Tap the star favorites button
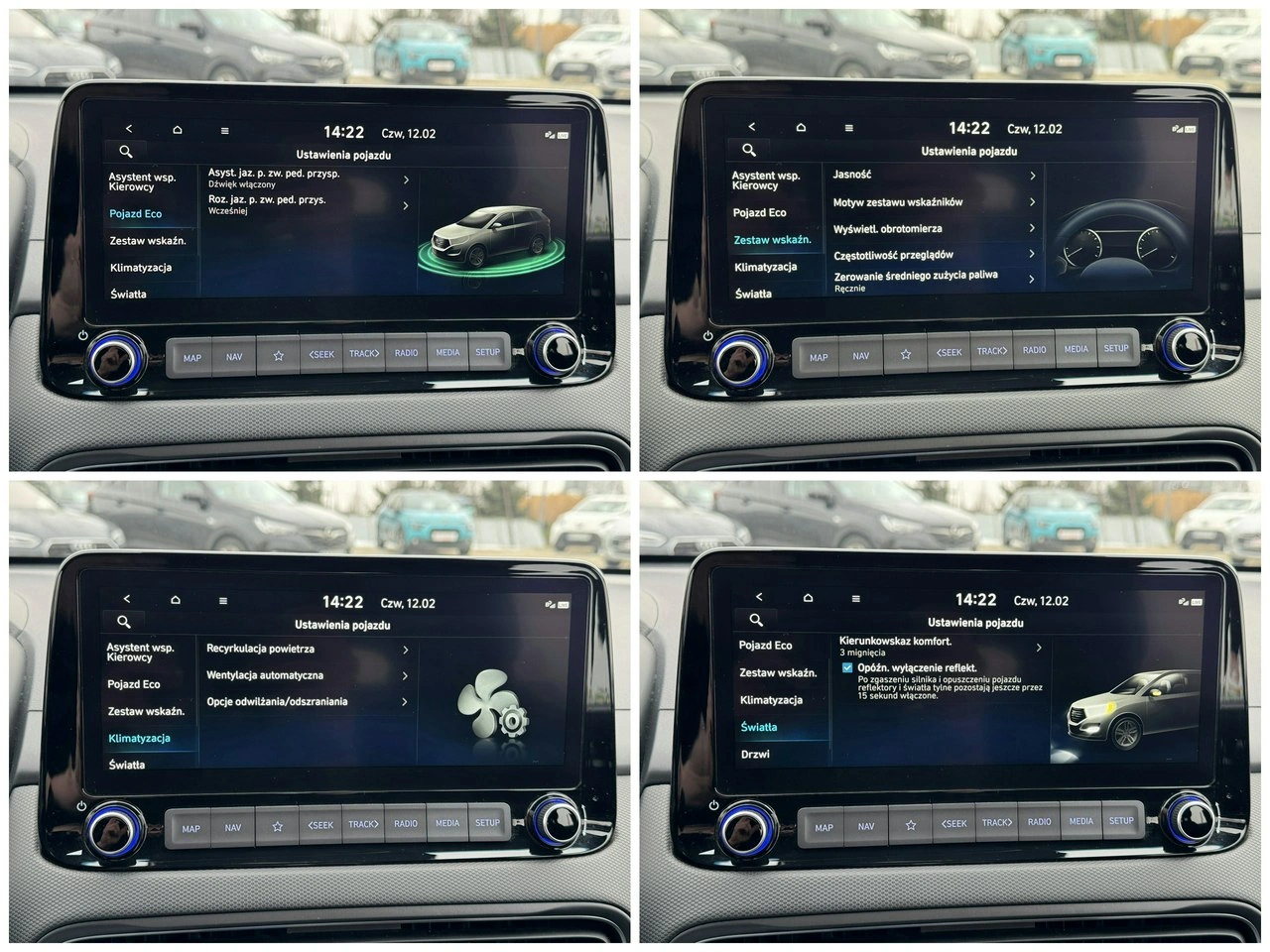The width and height of the screenshot is (1270, 952). pyautogui.click(x=279, y=355)
